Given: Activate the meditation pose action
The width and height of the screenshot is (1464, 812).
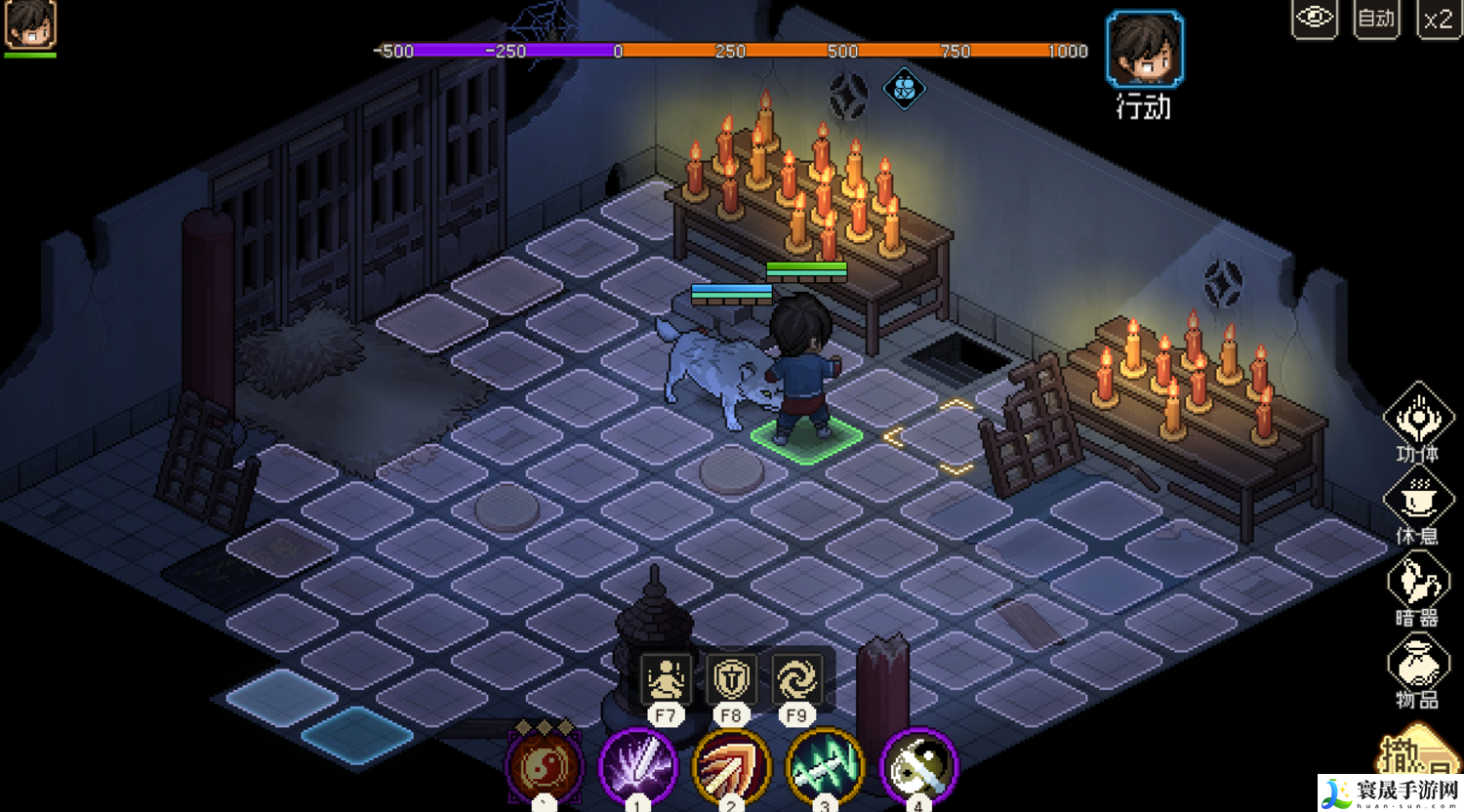Looking at the screenshot, I should tap(666, 678).
